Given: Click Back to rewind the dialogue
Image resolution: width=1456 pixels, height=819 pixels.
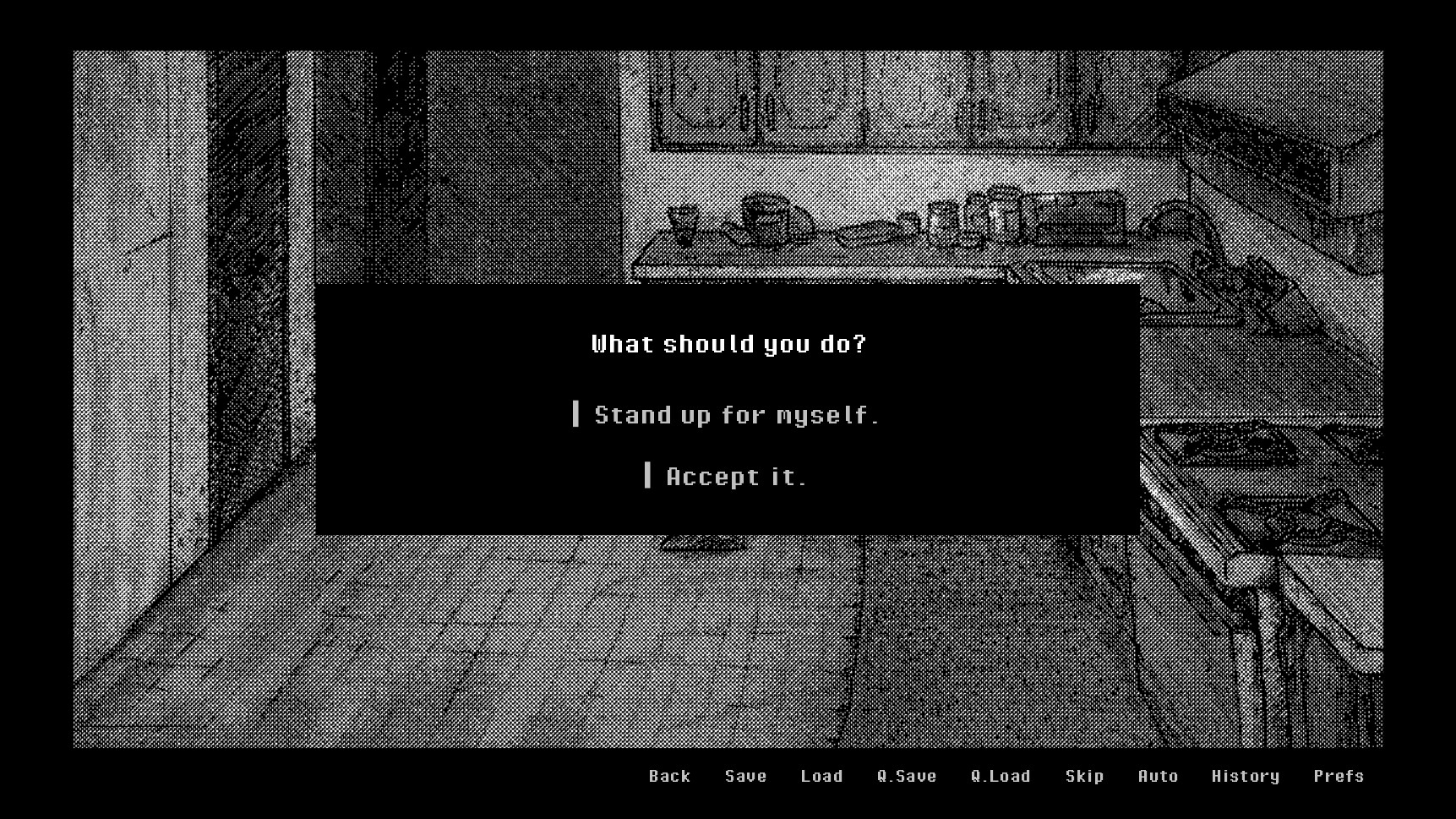Looking at the screenshot, I should pyautogui.click(x=668, y=776).
